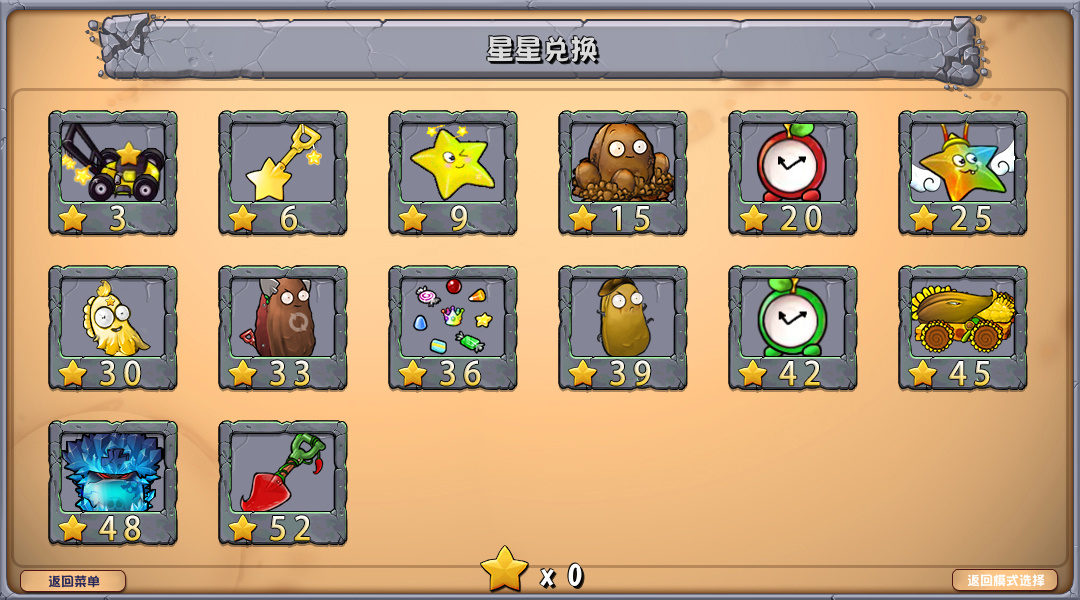This screenshot has height=600, width=1080.
Task: Choose the golden shovel for 6 stars
Action: pos(283,172)
